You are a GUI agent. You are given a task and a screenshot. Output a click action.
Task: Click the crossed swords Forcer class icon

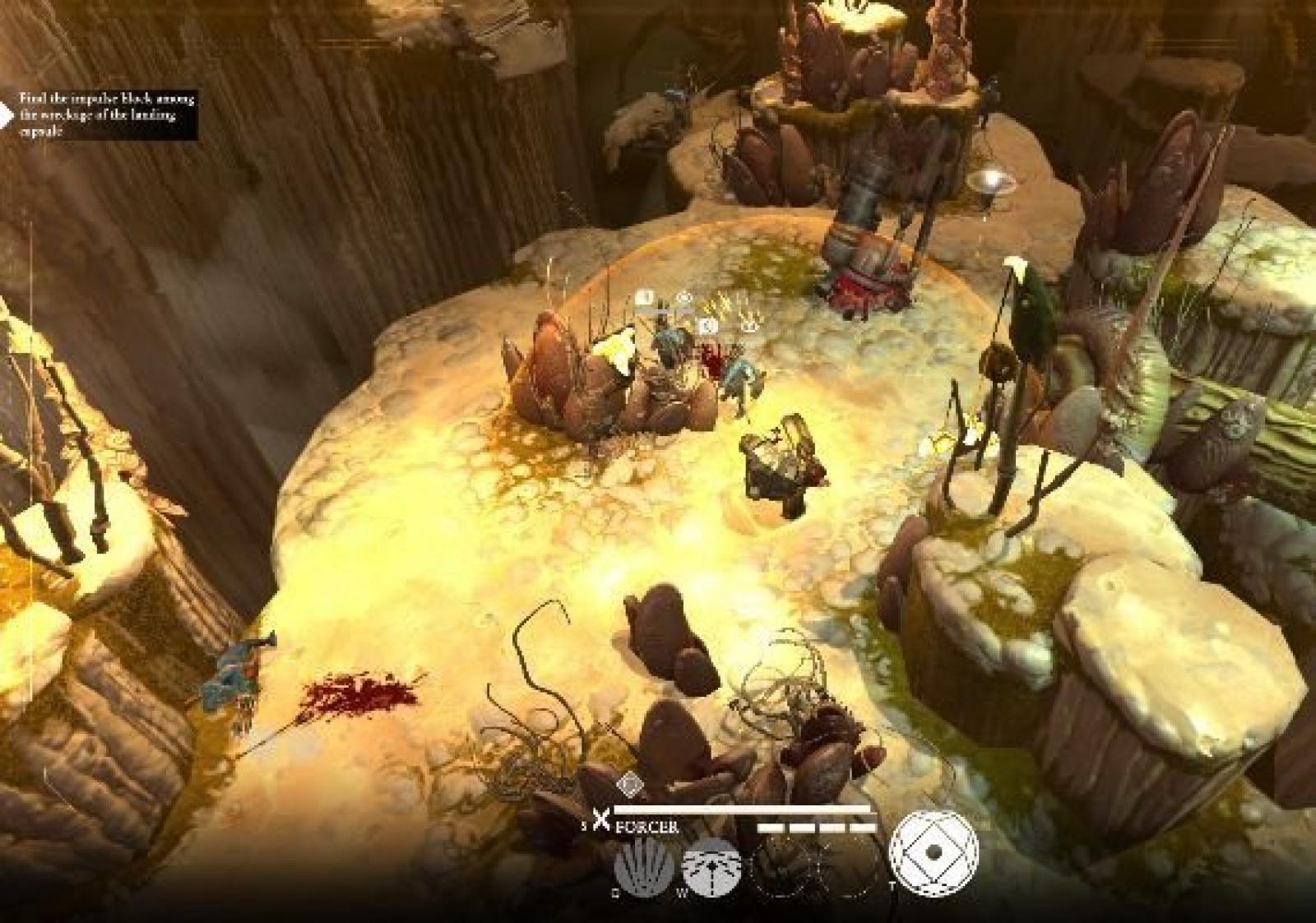point(602,819)
